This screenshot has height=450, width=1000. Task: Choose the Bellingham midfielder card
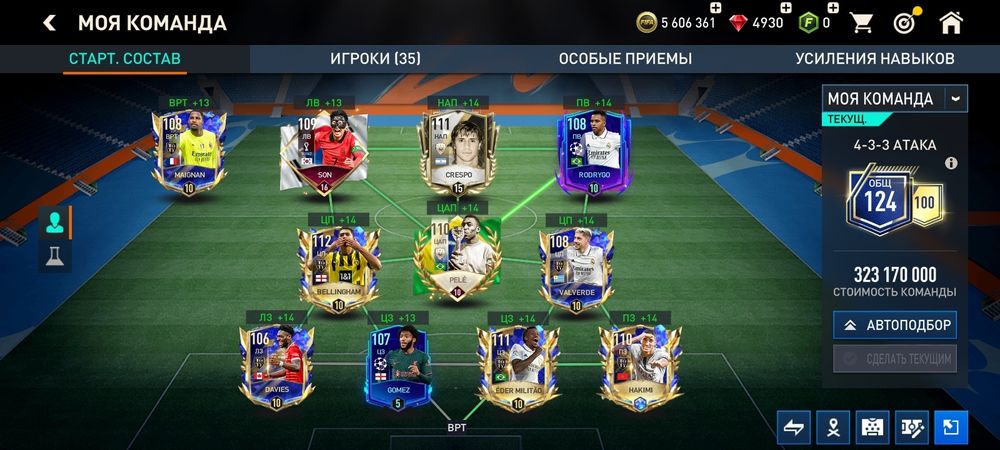point(335,267)
